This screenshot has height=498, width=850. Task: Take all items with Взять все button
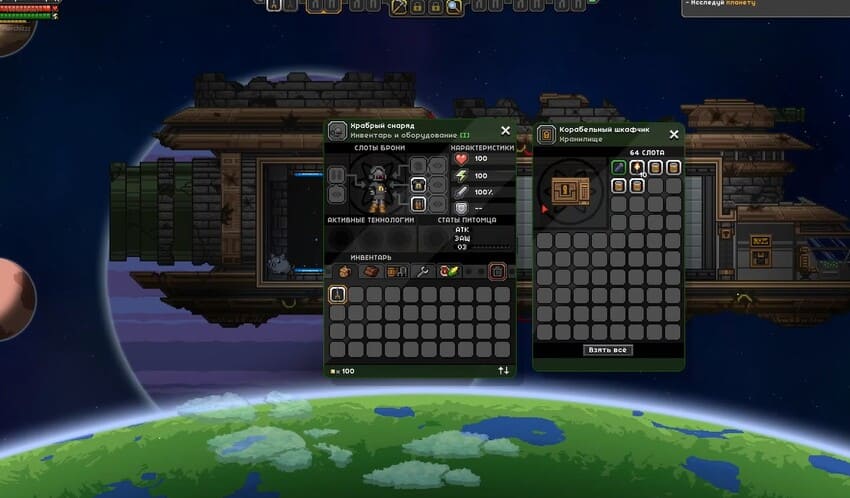(608, 351)
